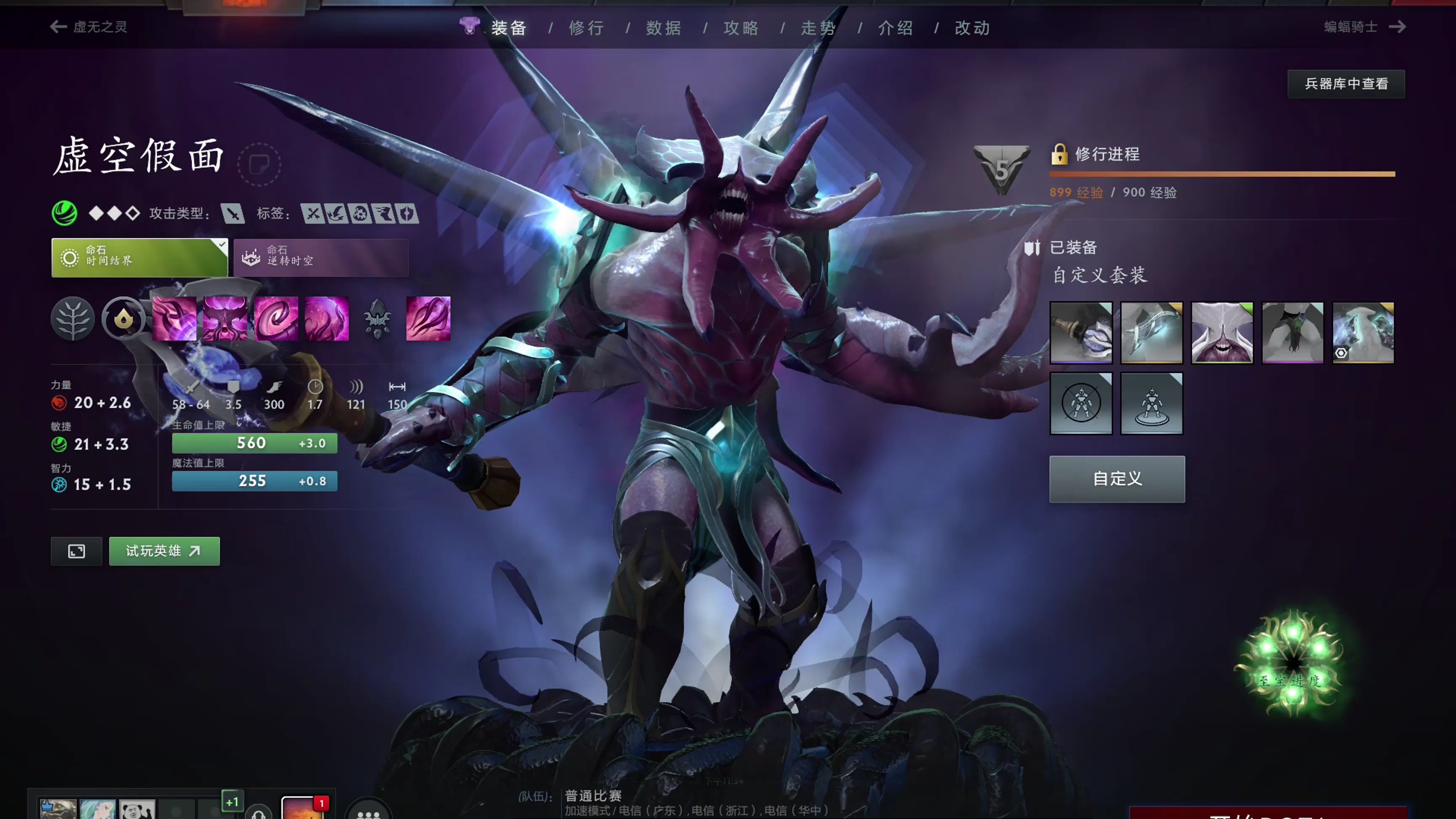Open the 攻略 tab
This screenshot has height=819, width=1456.
click(x=741, y=28)
